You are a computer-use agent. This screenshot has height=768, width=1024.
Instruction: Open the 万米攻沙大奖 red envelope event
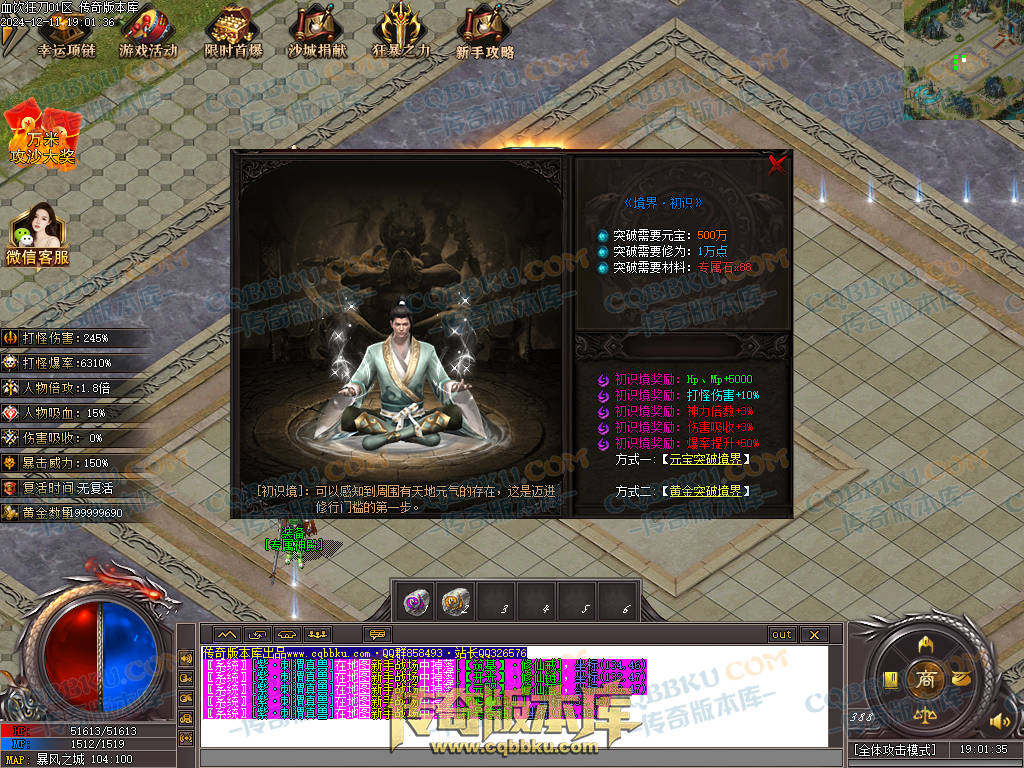[41, 135]
